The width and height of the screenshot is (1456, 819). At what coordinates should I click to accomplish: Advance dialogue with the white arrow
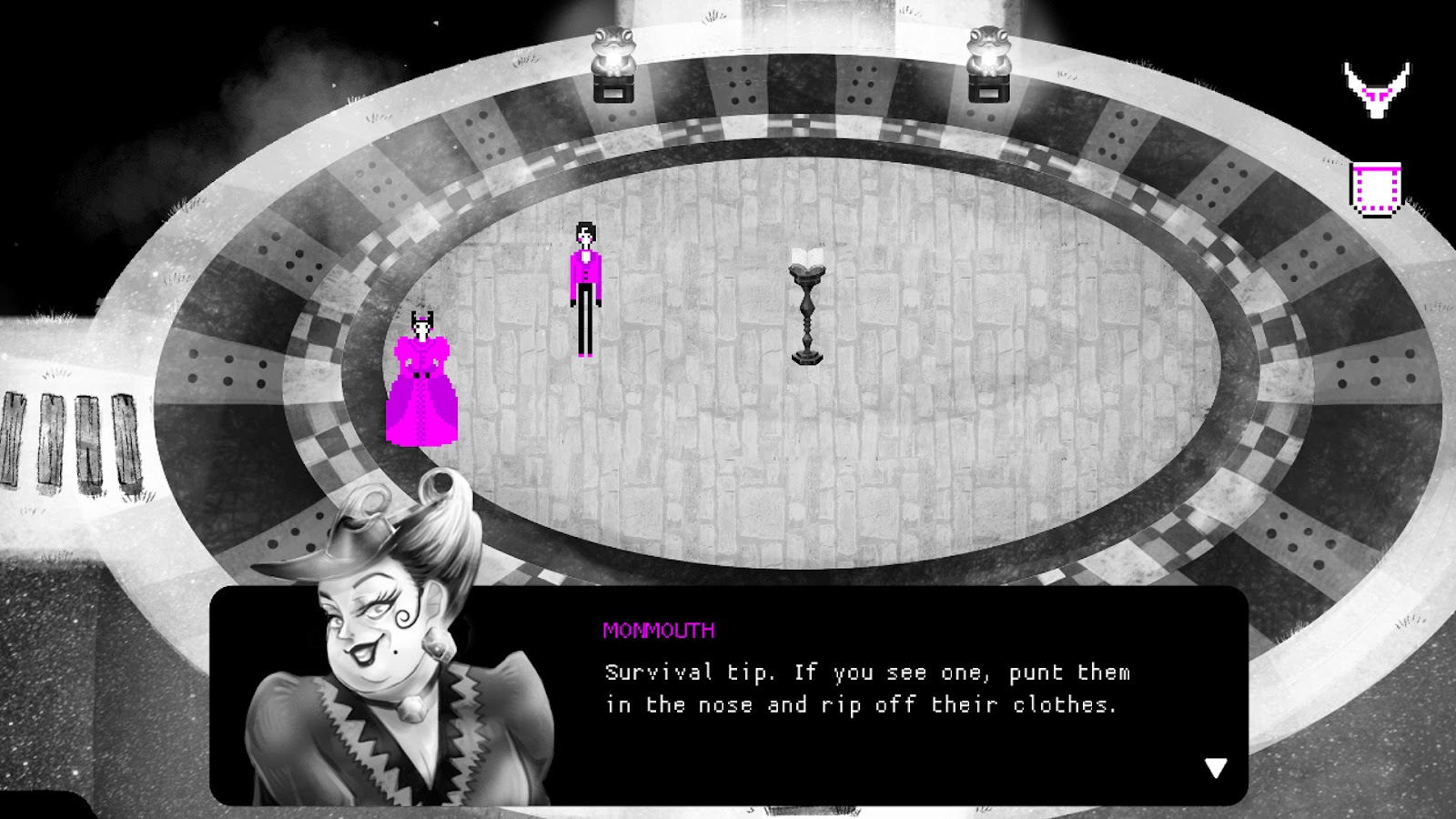click(1216, 768)
